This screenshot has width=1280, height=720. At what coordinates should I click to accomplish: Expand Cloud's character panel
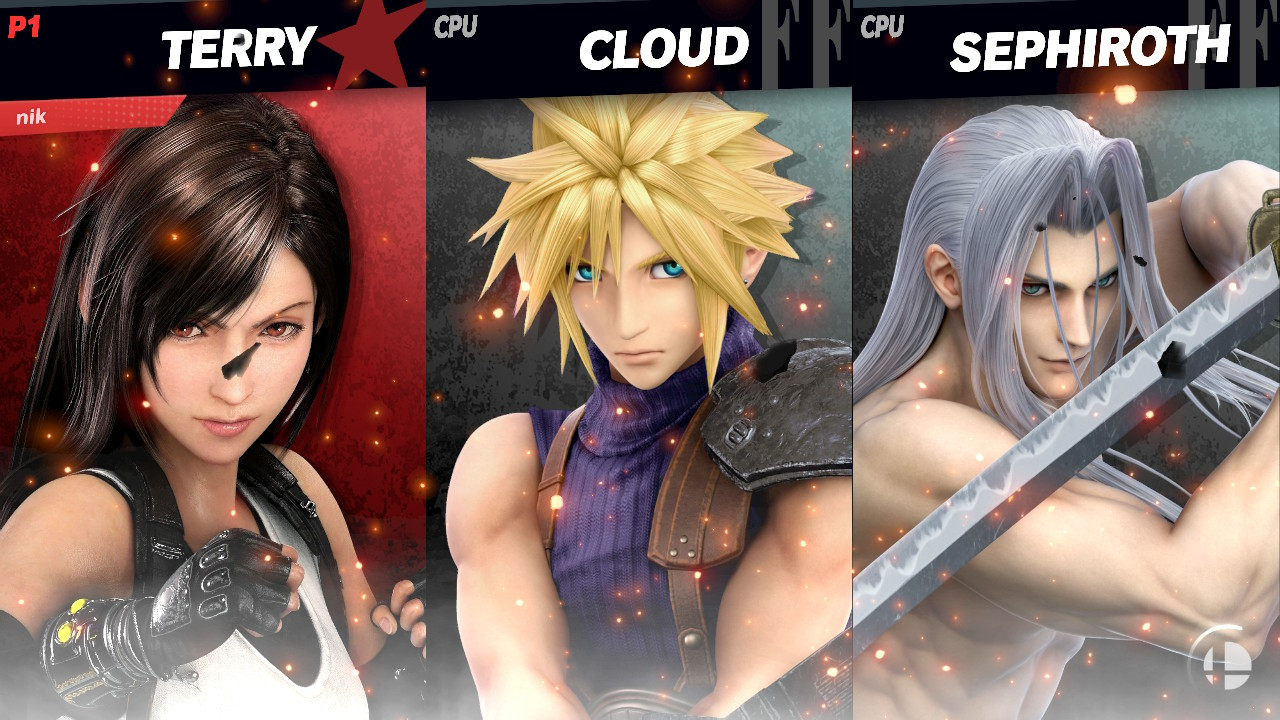[640, 400]
